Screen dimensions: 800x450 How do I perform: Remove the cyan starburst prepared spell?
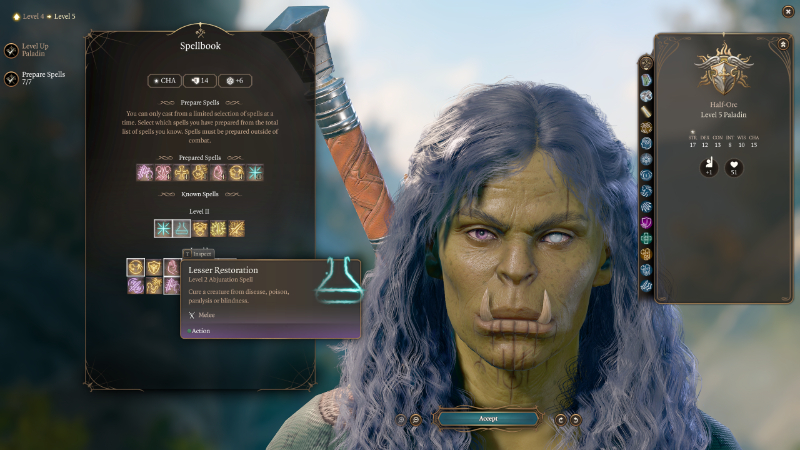[255, 172]
